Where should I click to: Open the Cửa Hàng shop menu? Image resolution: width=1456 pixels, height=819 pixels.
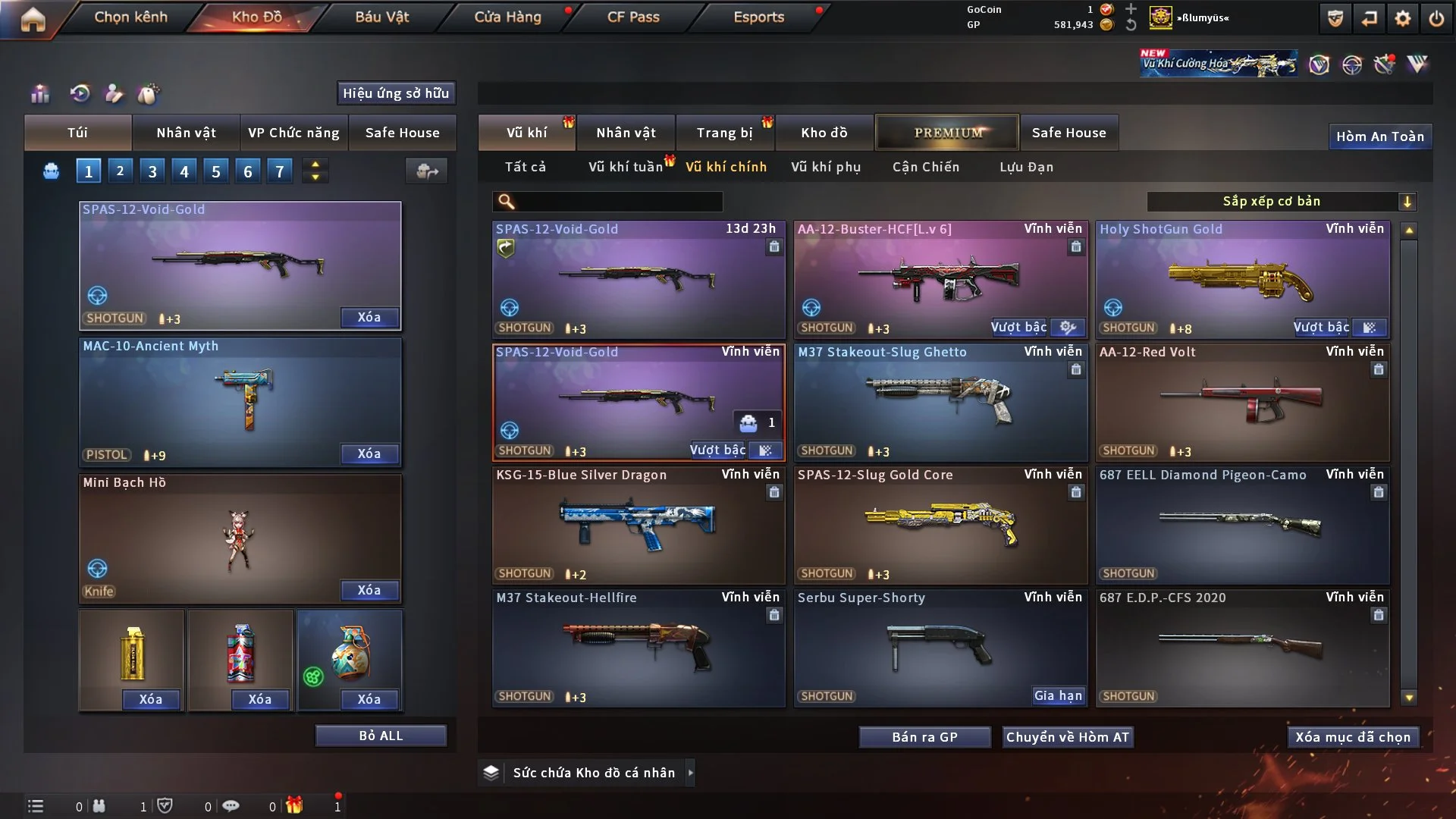click(507, 17)
